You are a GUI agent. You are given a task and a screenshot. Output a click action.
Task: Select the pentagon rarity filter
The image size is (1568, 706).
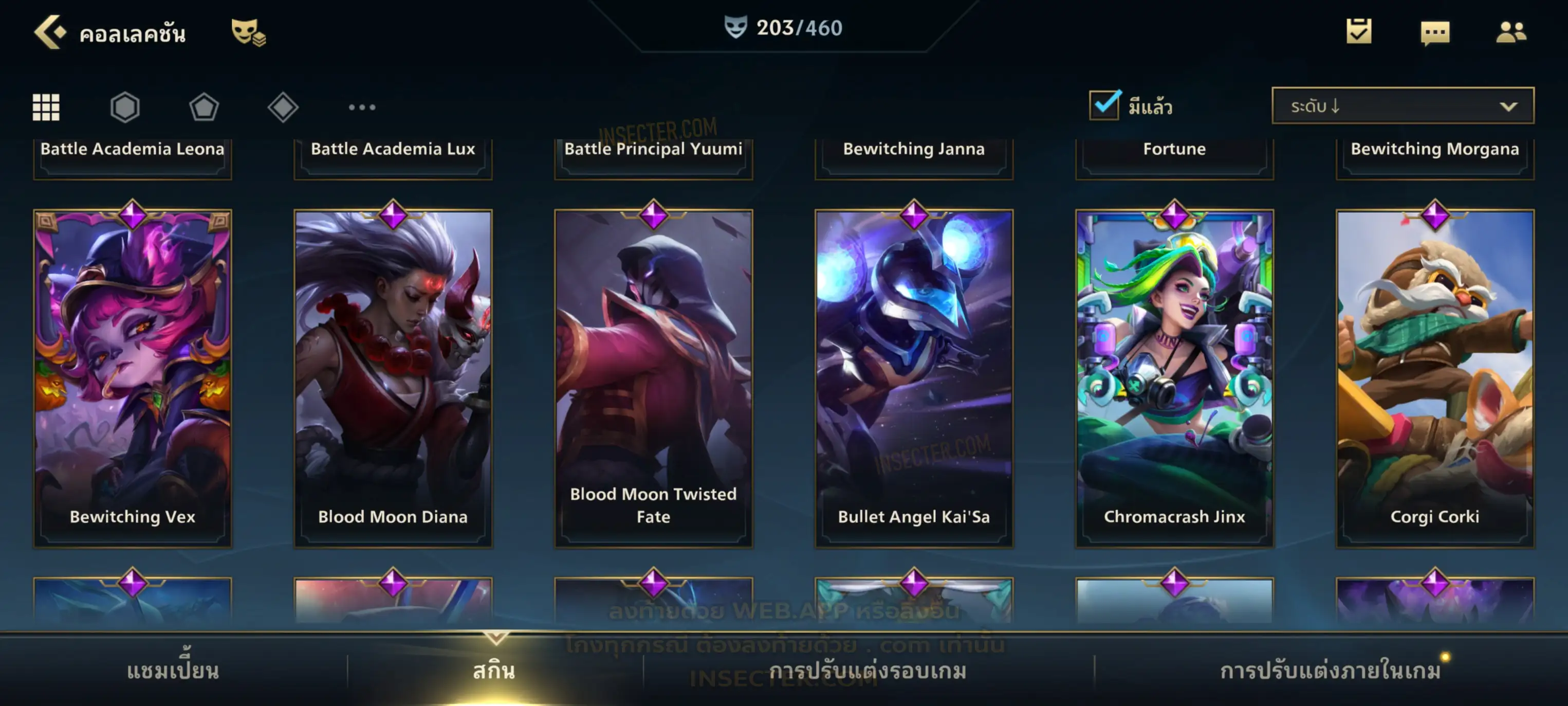pyautogui.click(x=204, y=107)
